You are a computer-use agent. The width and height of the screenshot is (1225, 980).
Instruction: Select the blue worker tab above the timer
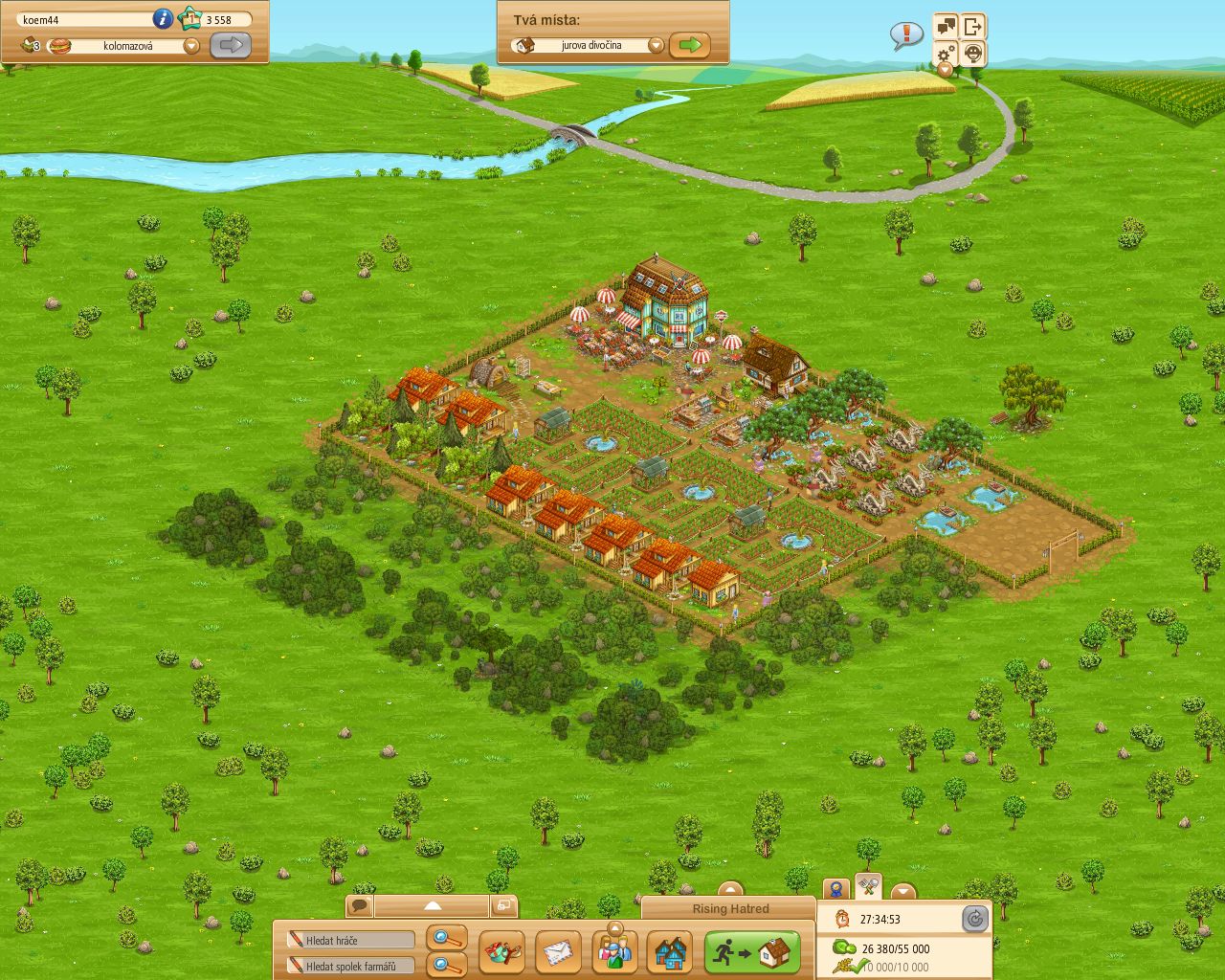[835, 888]
